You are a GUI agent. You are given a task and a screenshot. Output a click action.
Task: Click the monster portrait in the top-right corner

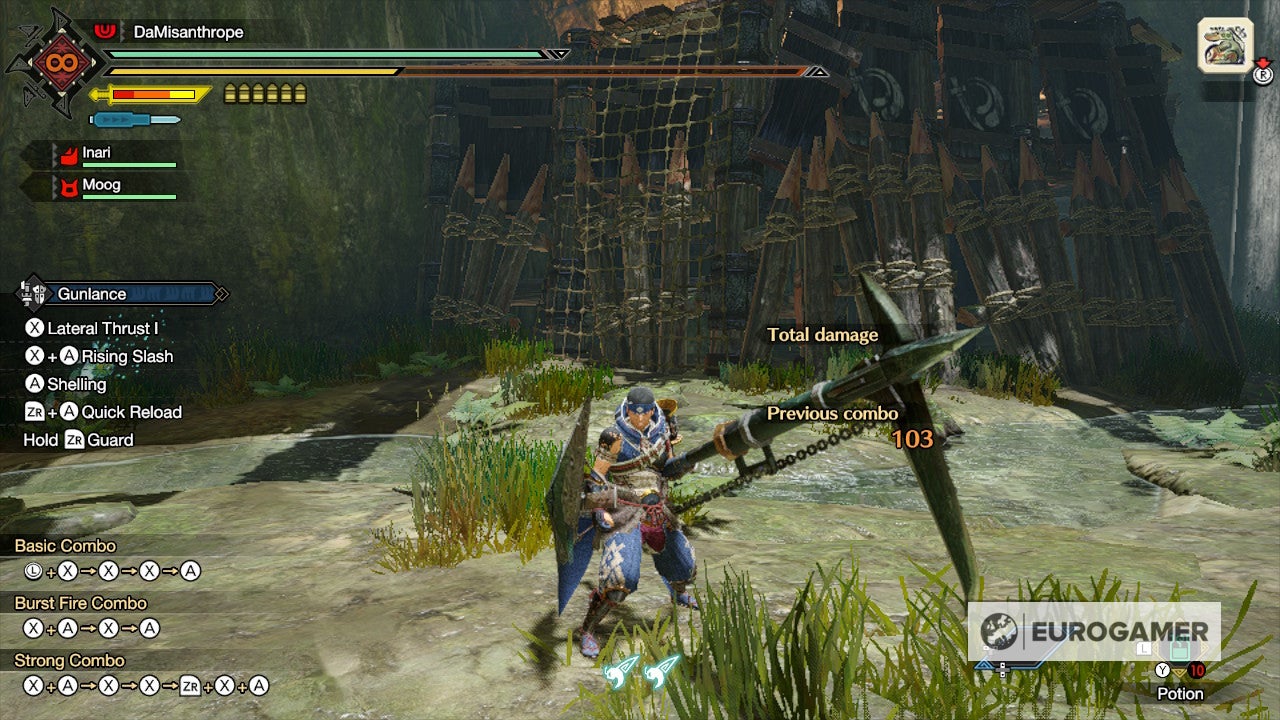coord(1225,45)
